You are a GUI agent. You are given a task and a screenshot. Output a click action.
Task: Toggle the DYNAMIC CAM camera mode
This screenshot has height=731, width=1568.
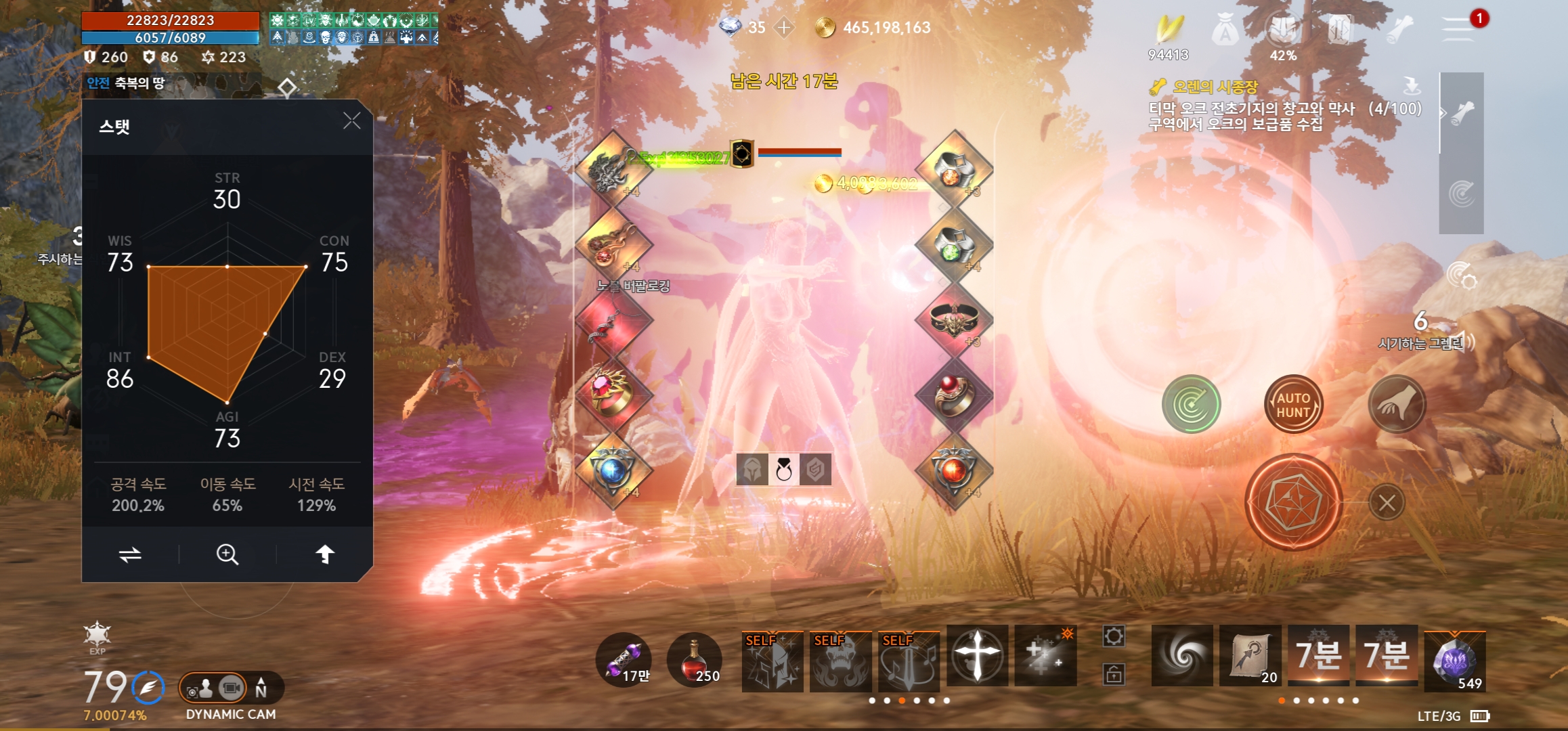click(231, 689)
